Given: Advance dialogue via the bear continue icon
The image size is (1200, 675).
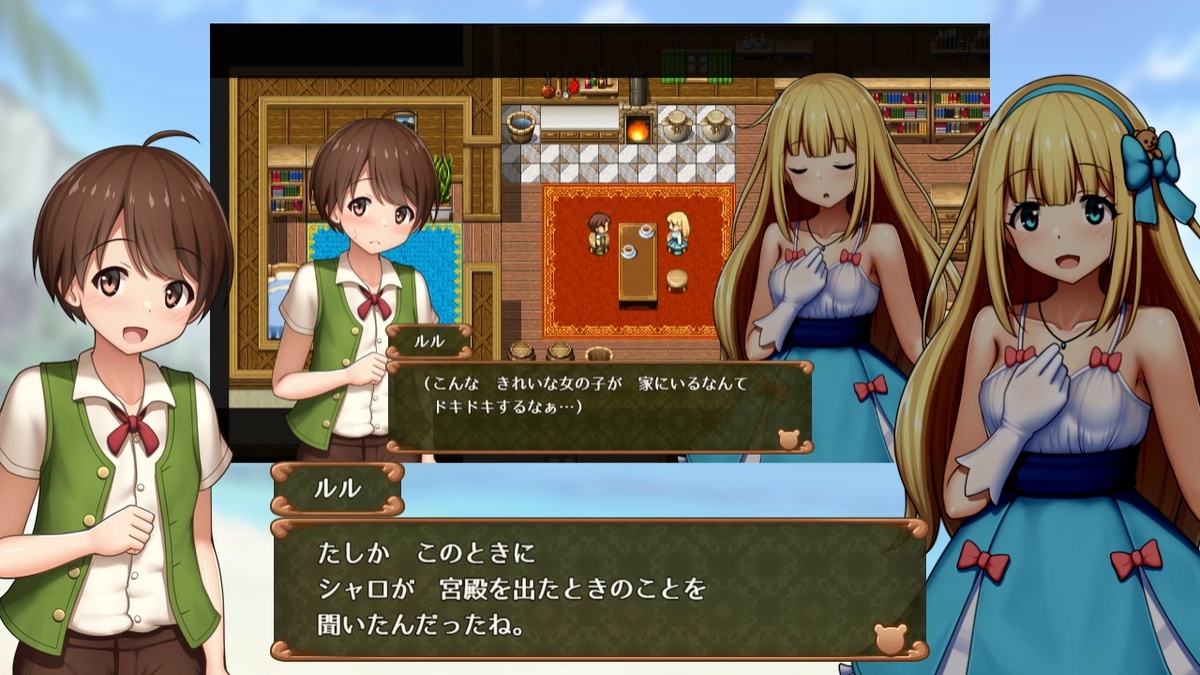Looking at the screenshot, I should point(889,638).
